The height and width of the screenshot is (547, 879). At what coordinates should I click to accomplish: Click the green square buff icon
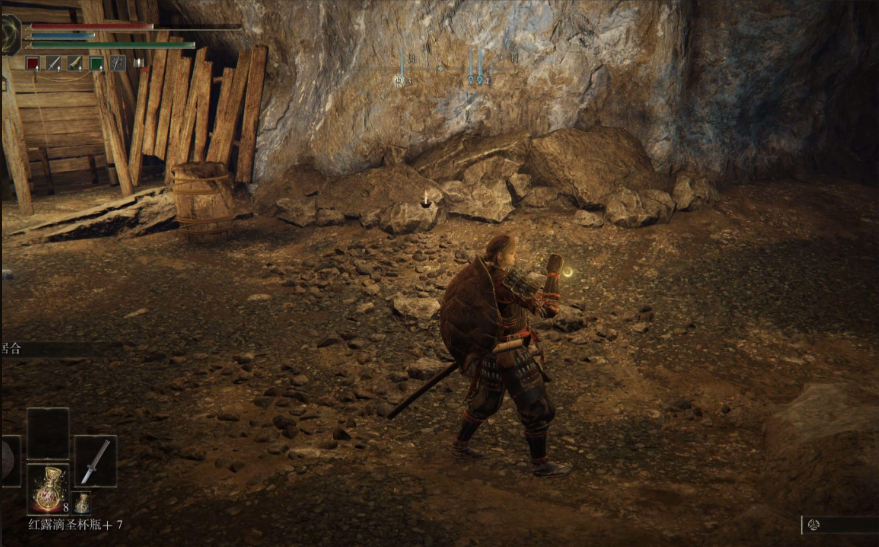point(96,63)
